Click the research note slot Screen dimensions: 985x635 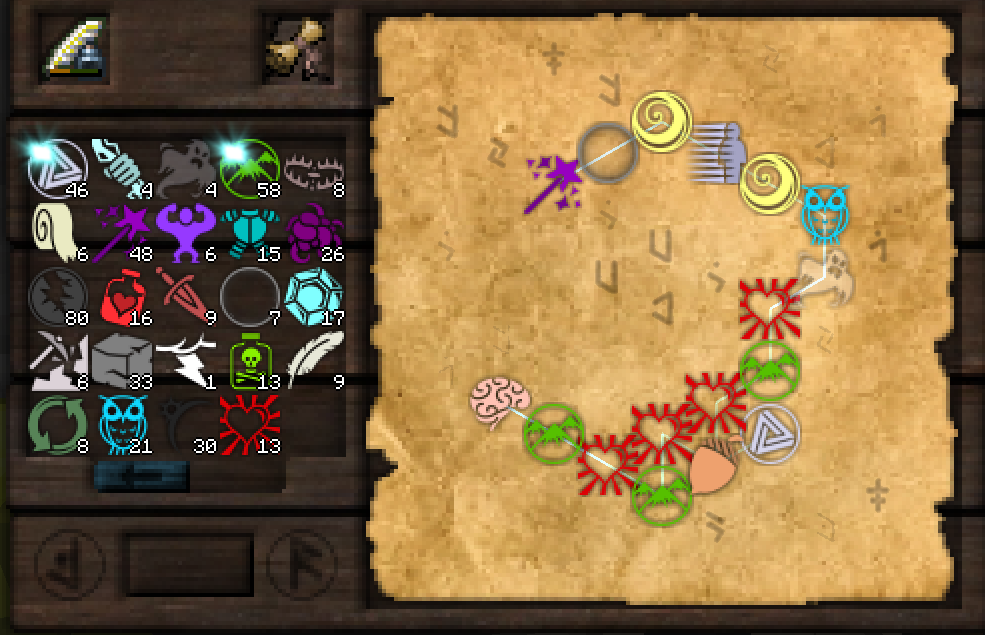coord(296,47)
